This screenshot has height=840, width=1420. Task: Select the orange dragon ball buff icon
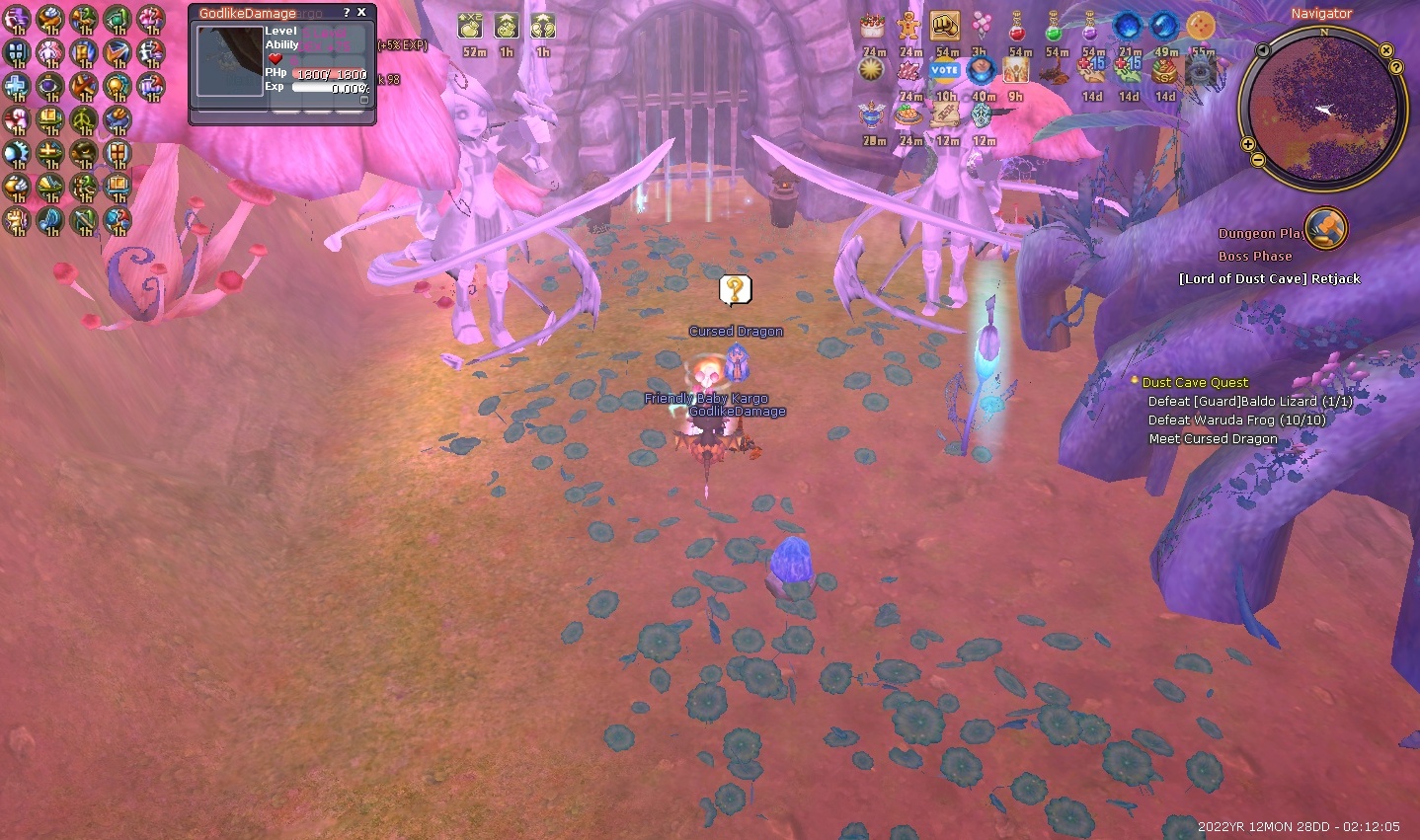coord(1201,27)
